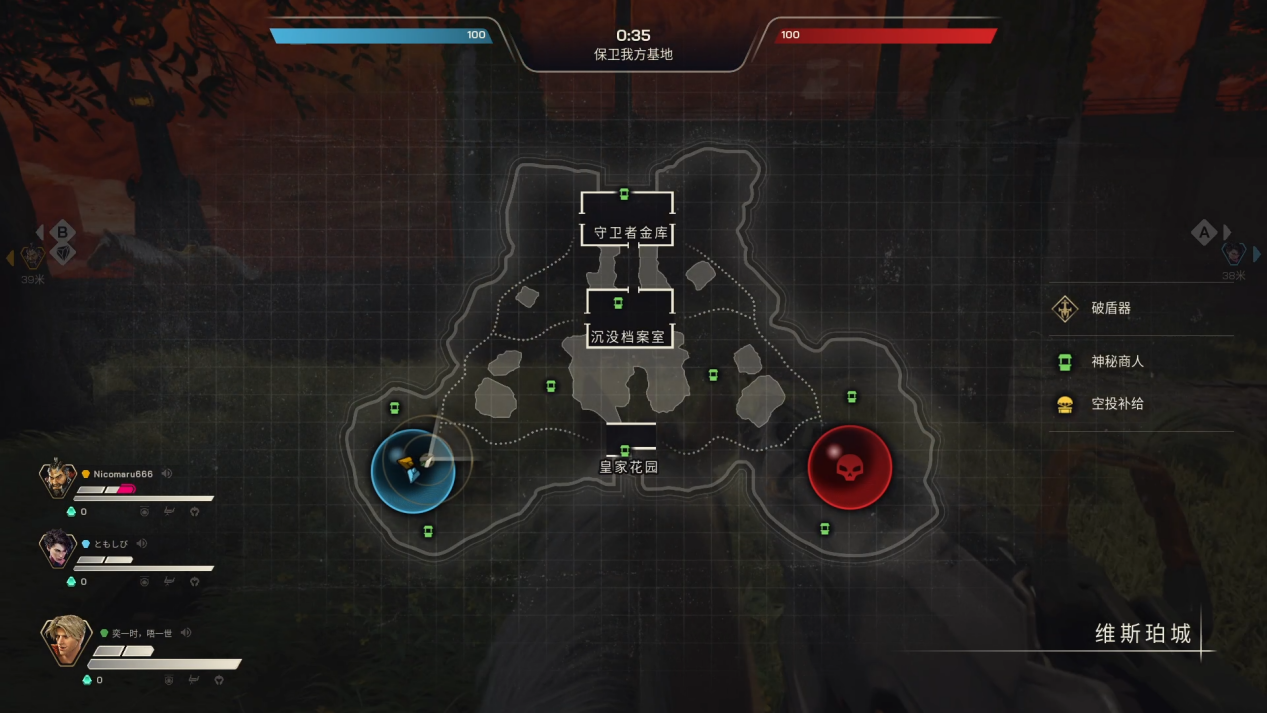Click the merchant marker inside 沉没档案室
The image size is (1267, 713).
(618, 303)
